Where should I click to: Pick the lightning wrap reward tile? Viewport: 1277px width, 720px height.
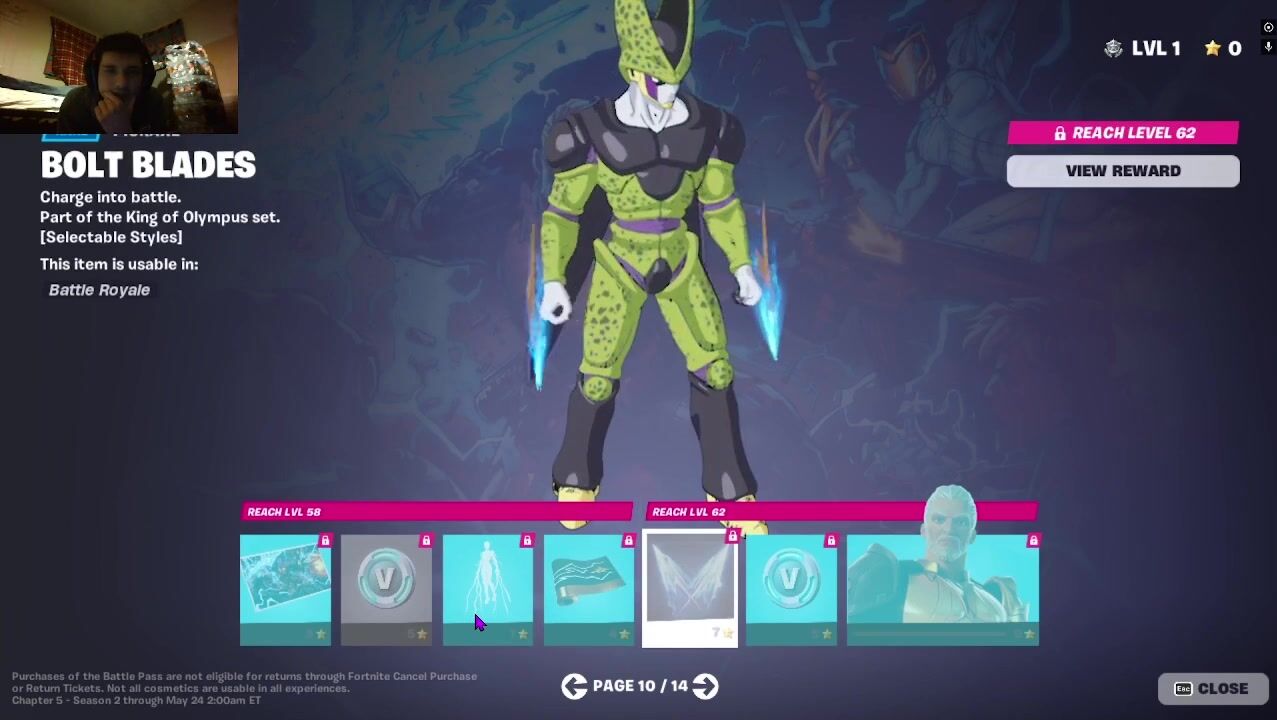(589, 589)
